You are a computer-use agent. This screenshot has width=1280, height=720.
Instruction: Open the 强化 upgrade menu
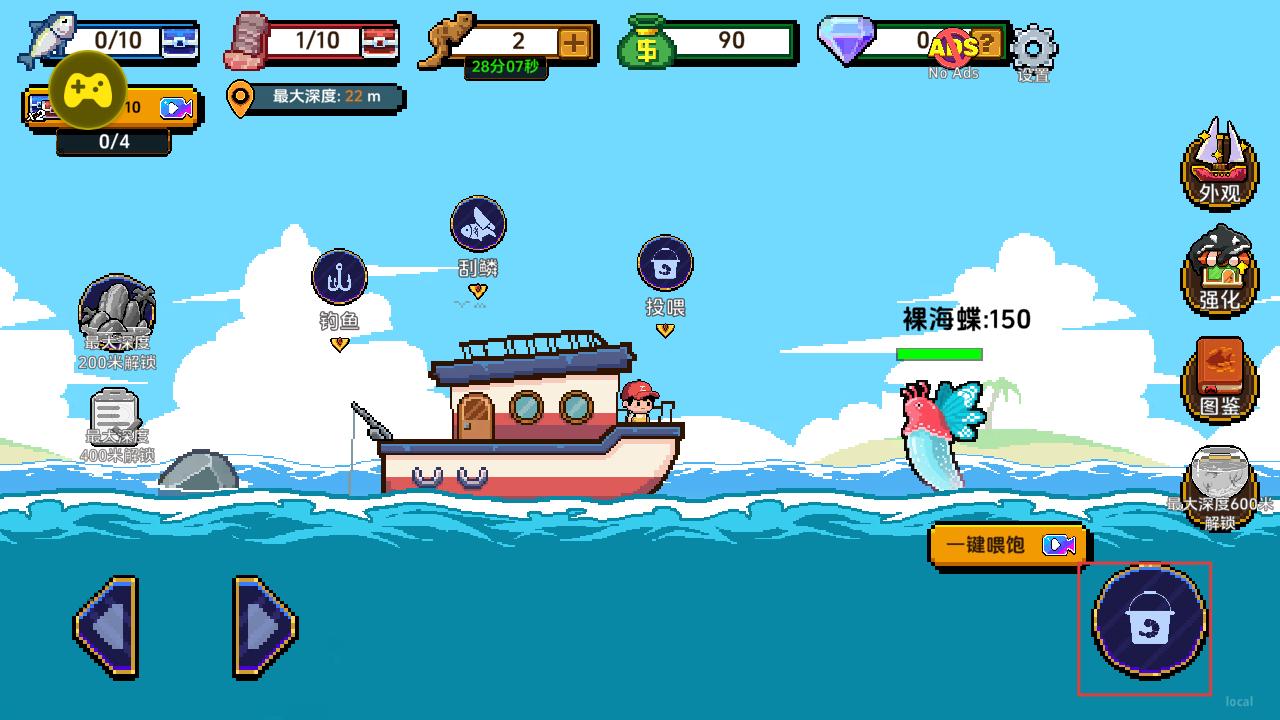coord(1220,270)
